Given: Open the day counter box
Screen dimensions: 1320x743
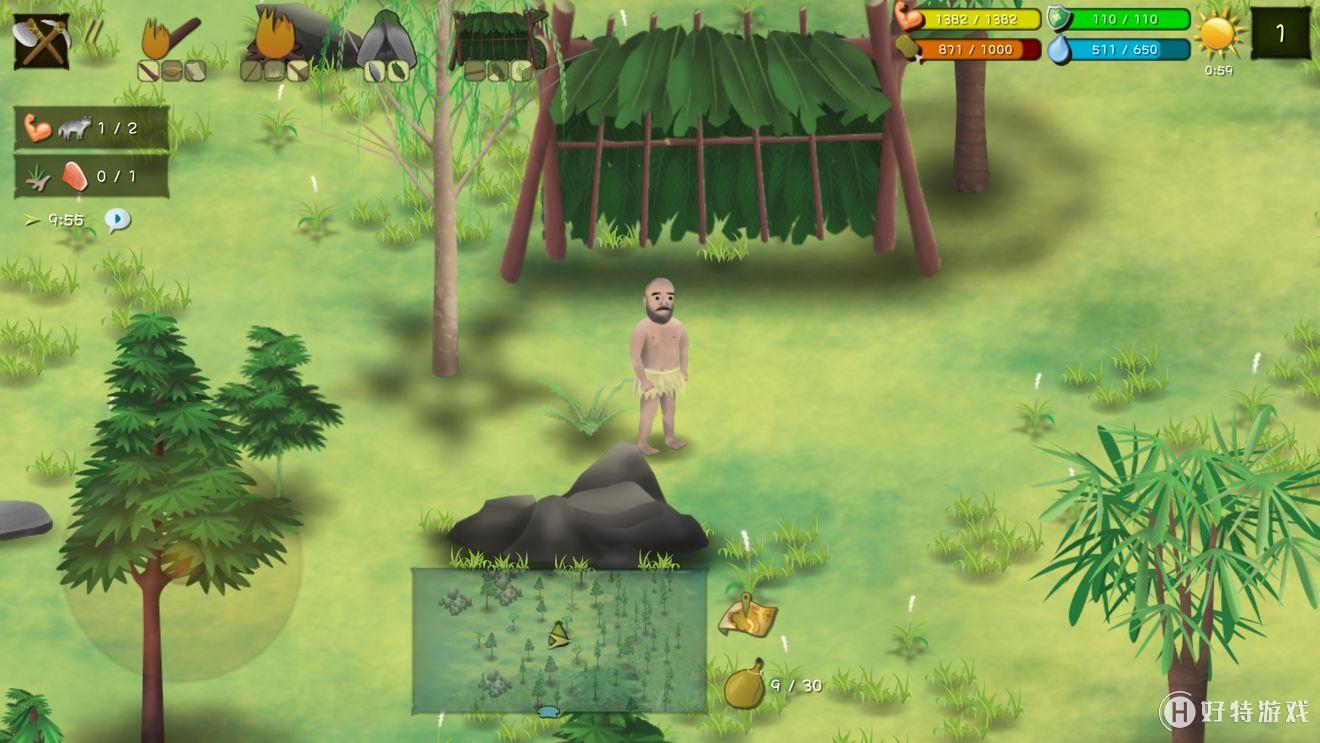Looking at the screenshot, I should point(1281,34).
